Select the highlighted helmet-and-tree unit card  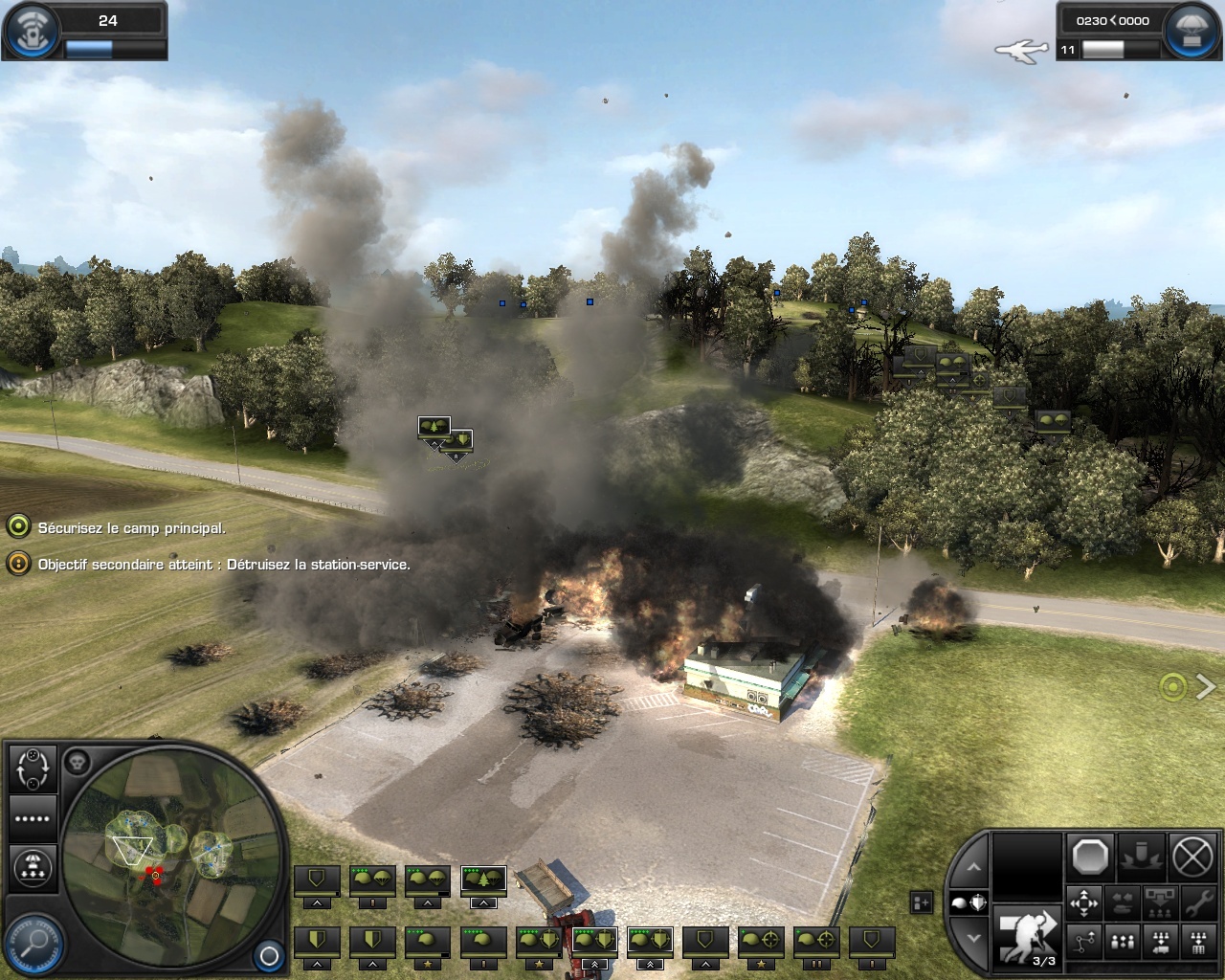click(483, 880)
